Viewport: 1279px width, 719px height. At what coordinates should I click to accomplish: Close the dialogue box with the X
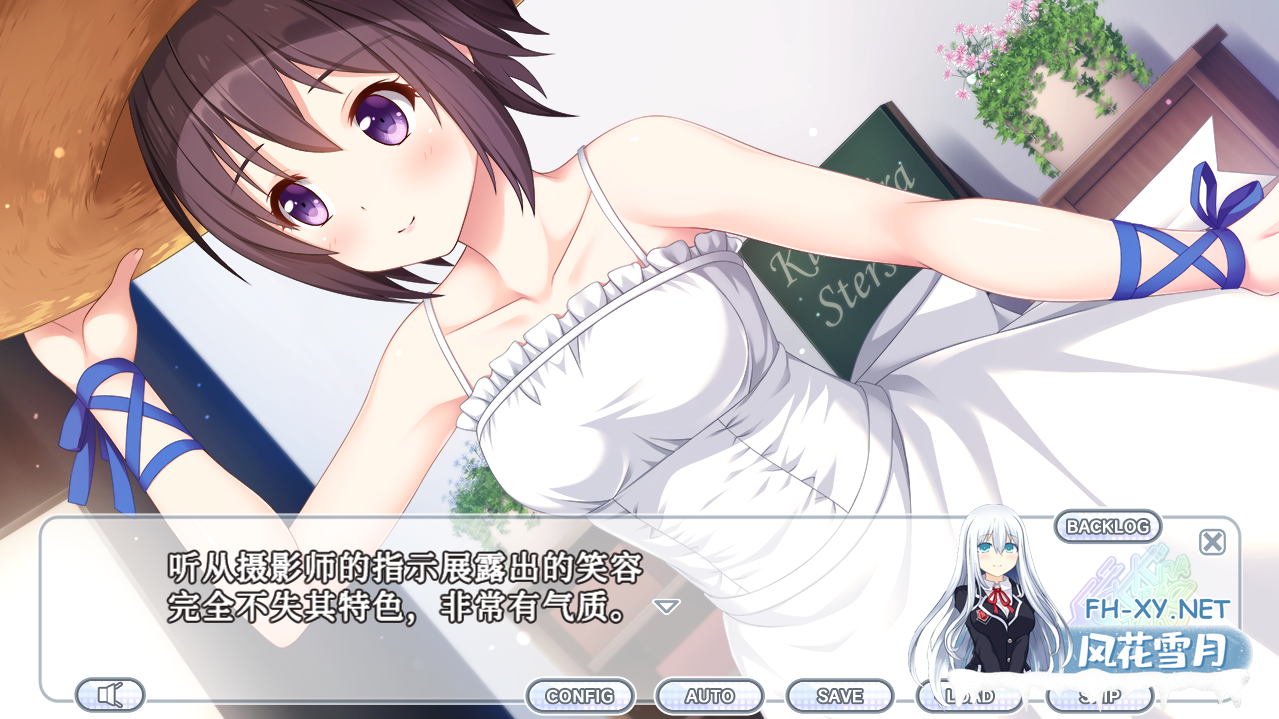[1212, 542]
